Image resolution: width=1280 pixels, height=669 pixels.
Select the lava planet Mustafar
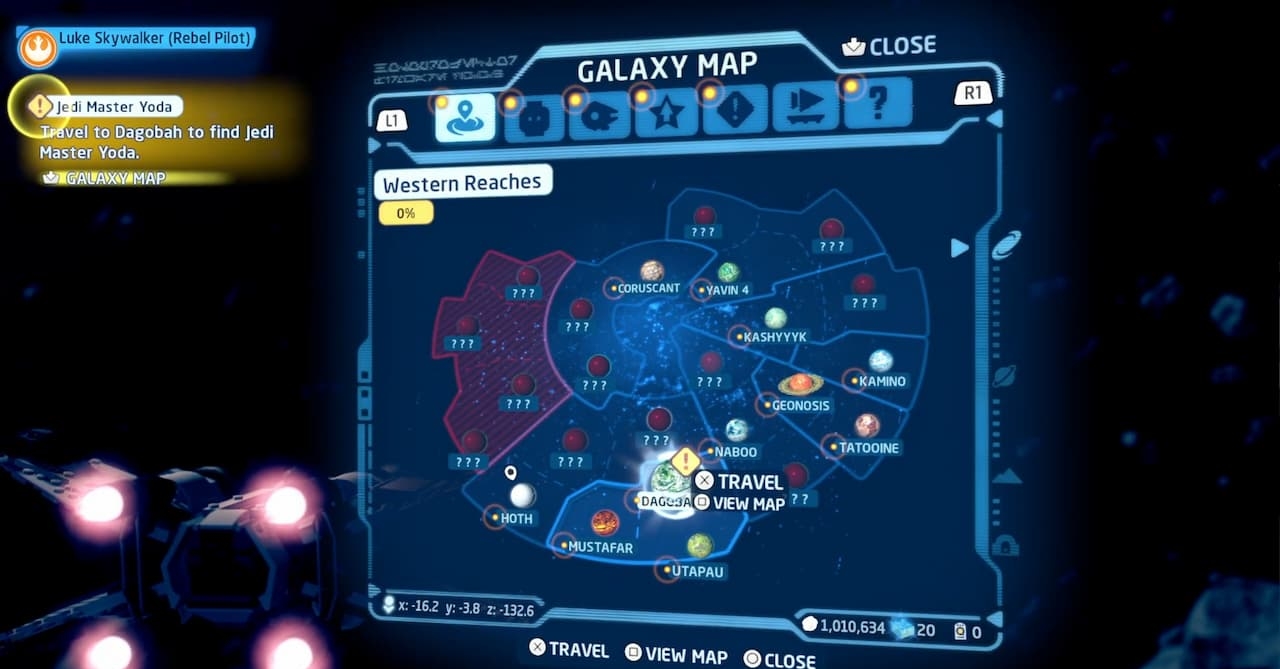[605, 523]
